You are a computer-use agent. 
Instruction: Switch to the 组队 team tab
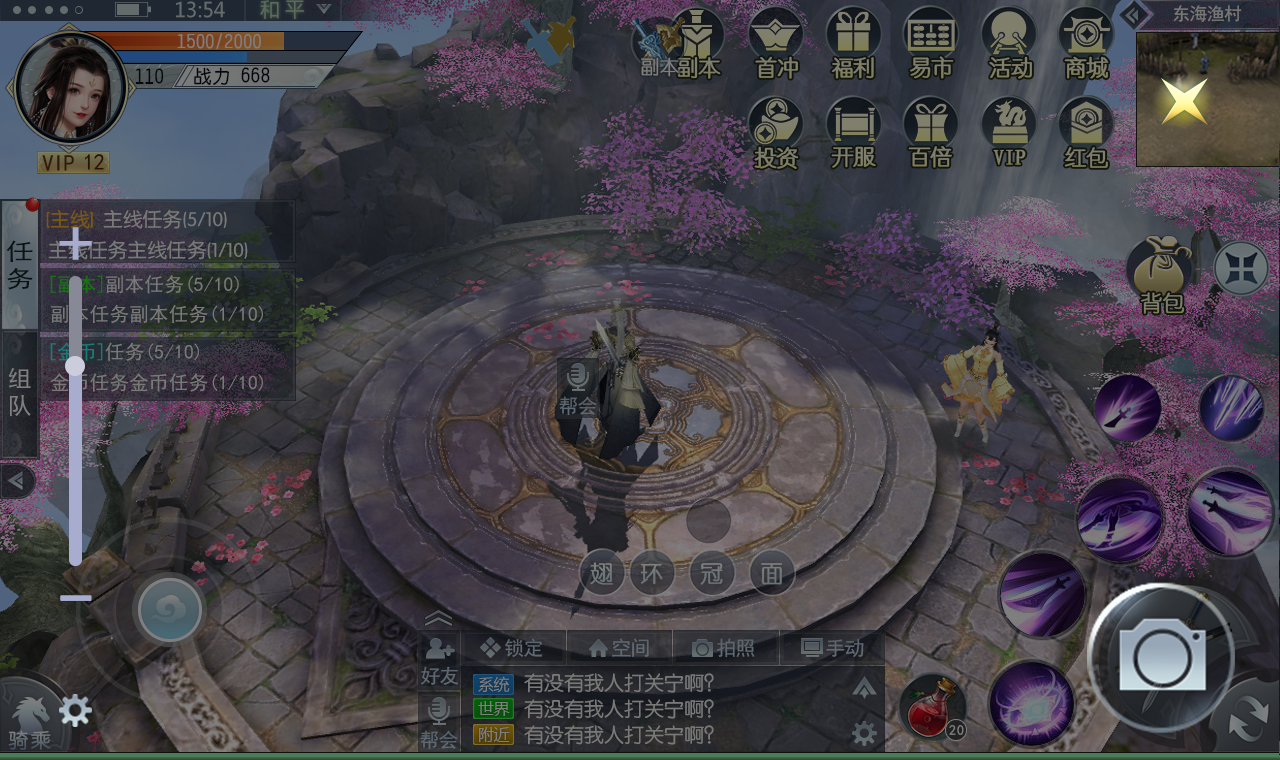[x=20, y=393]
